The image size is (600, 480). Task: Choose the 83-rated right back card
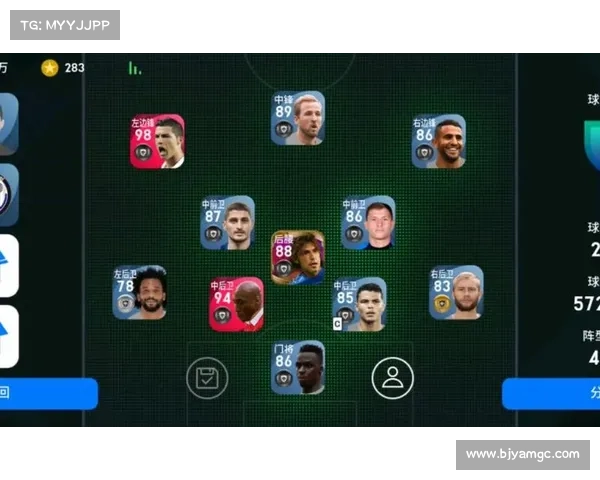[456, 292]
